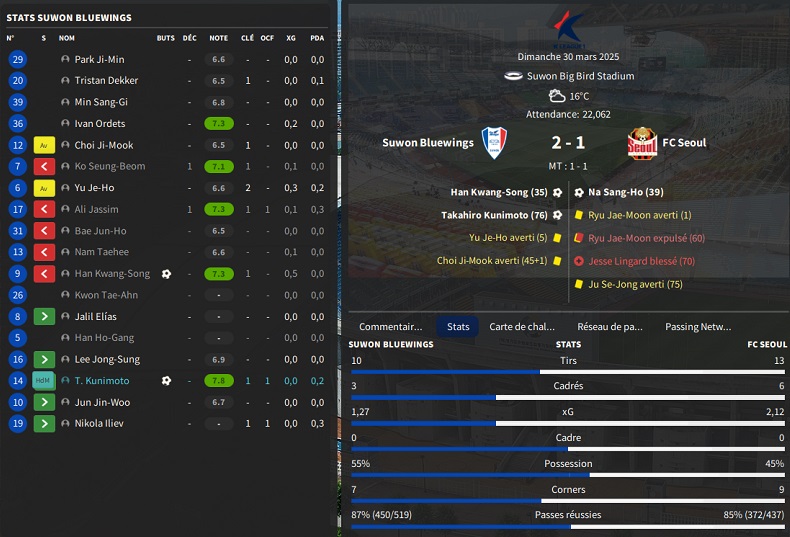Choose Han Kwang-Song in the stats list
Screen dimensions: 790x537
click(112, 274)
